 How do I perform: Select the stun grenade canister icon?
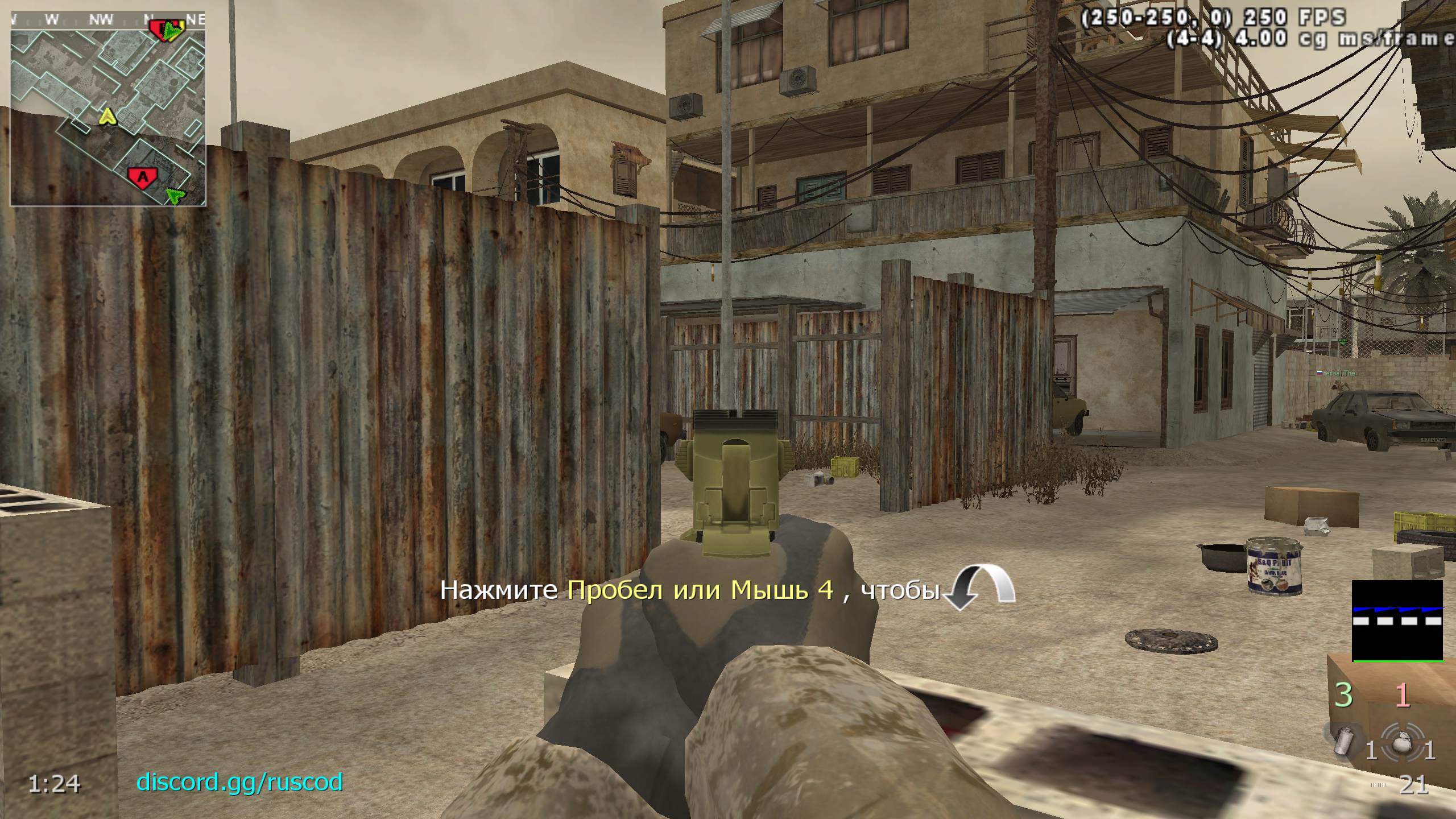point(1345,742)
